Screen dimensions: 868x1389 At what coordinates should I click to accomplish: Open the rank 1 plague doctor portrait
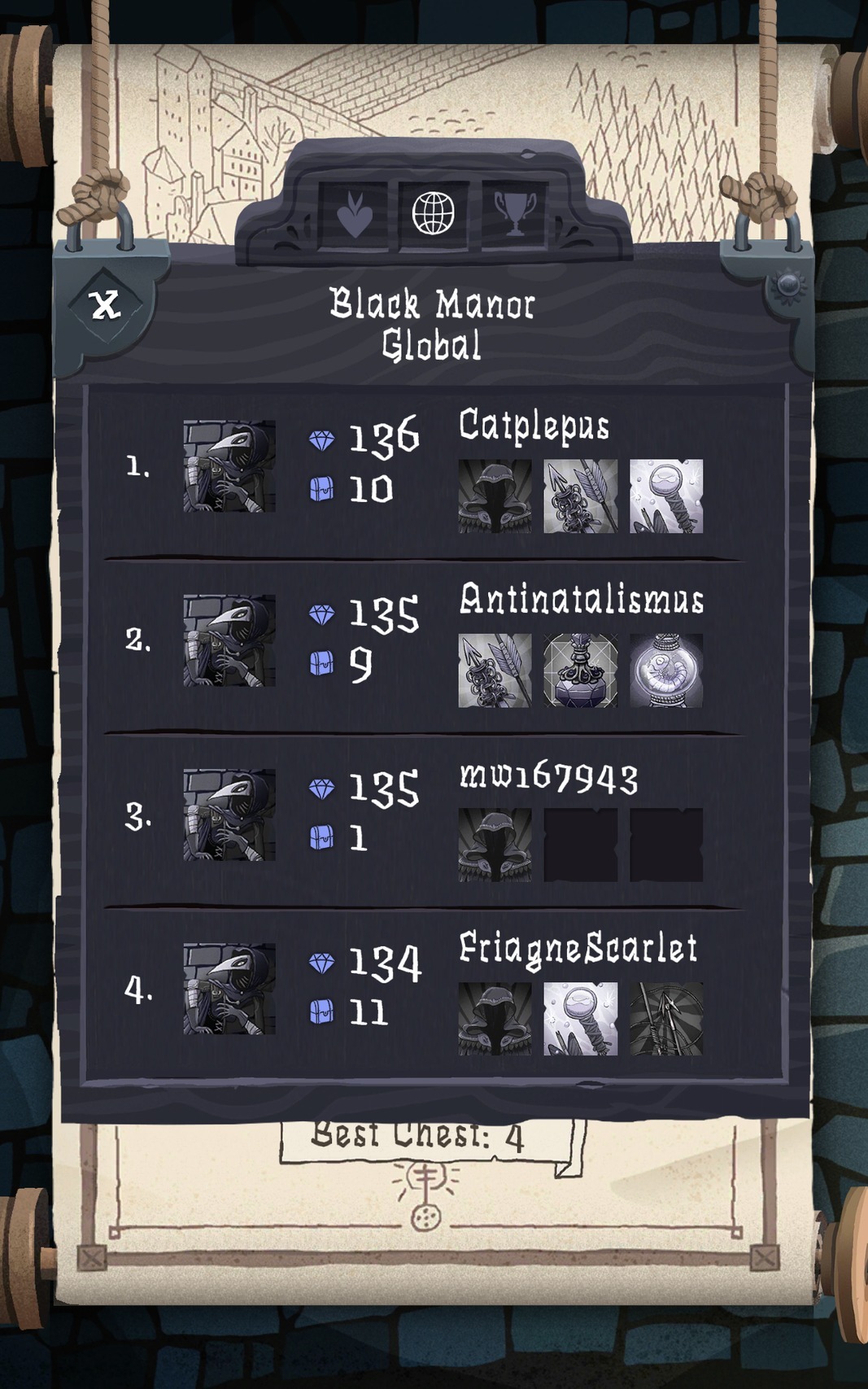point(229,466)
